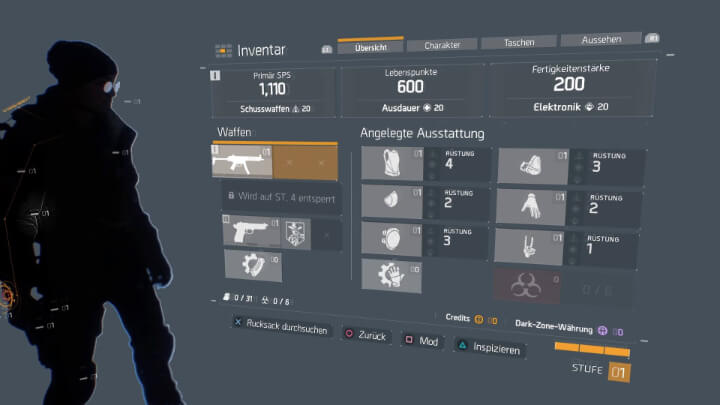Select the biohazard contaminated items slot

point(524,287)
